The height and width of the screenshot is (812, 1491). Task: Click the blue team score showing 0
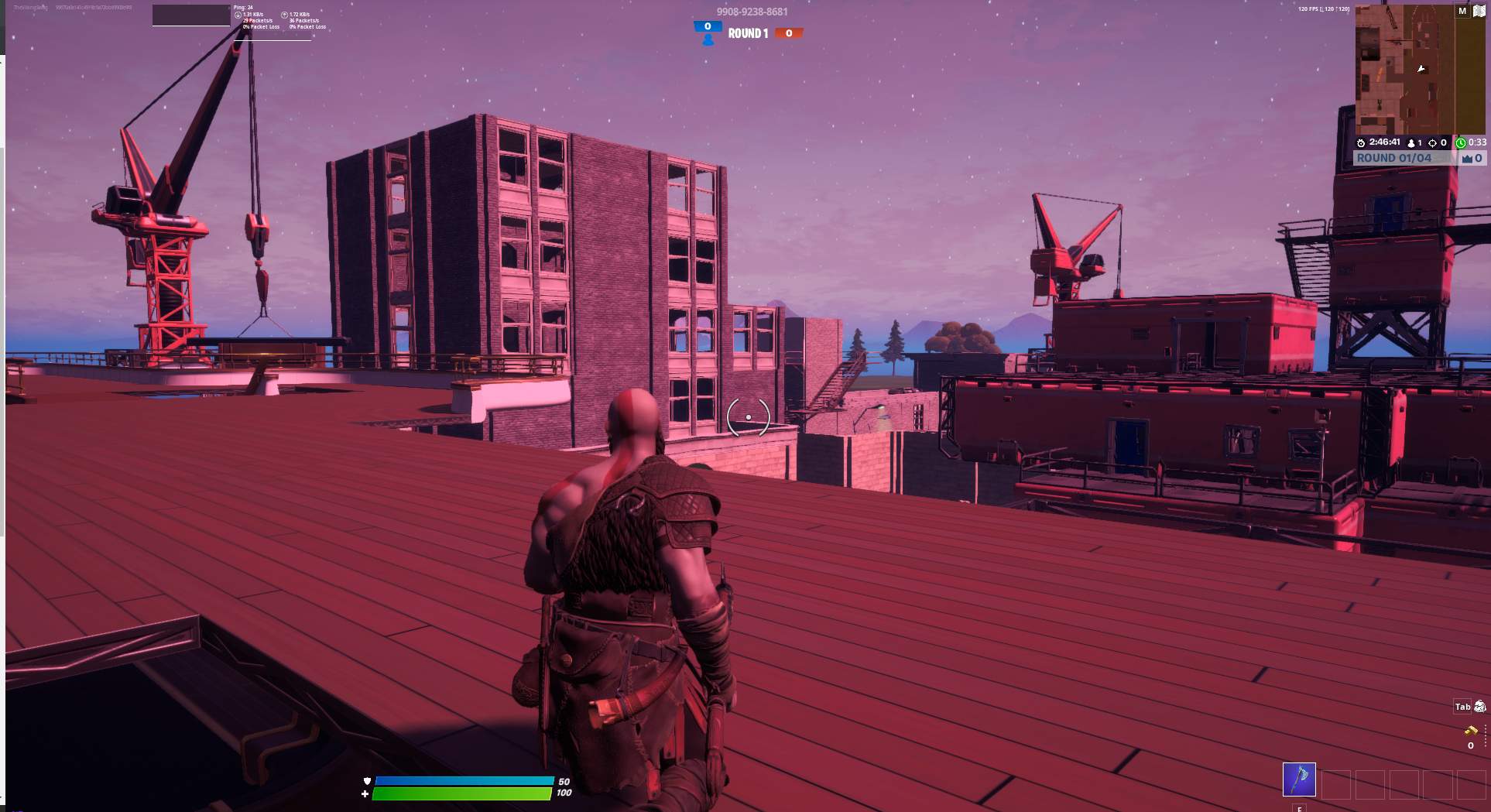tap(707, 25)
